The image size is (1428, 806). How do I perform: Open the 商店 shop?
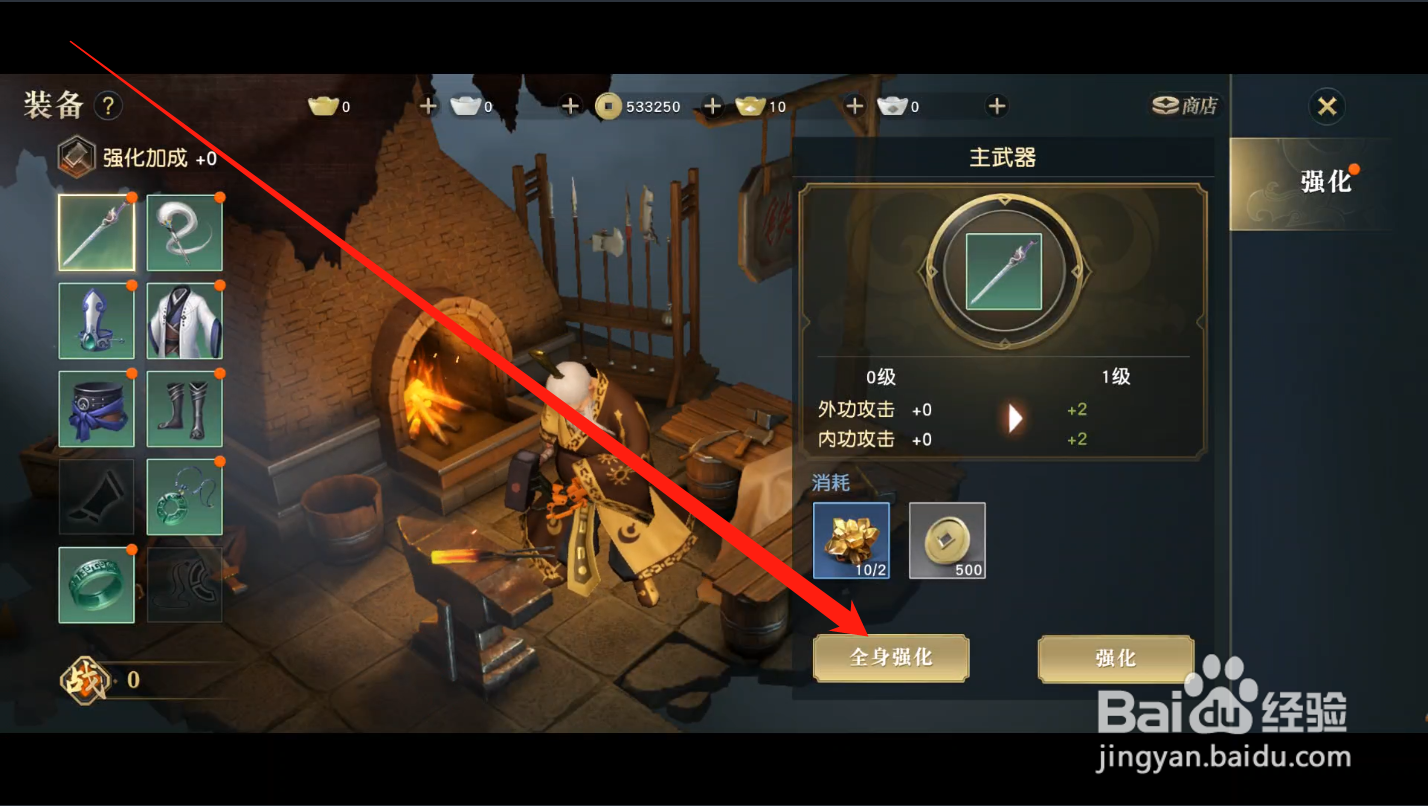pos(1186,105)
